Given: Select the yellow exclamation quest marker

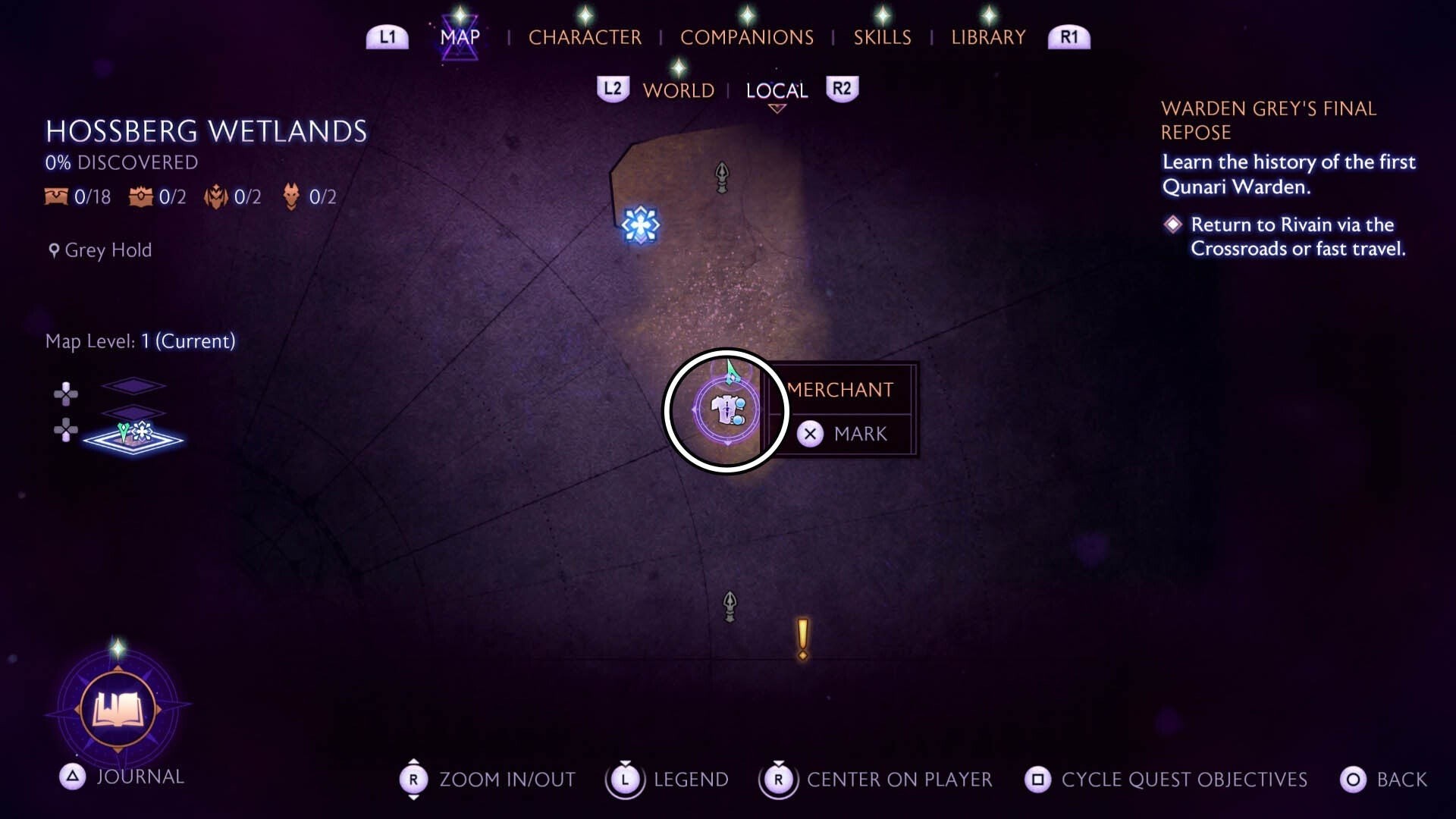Looking at the screenshot, I should [802, 639].
